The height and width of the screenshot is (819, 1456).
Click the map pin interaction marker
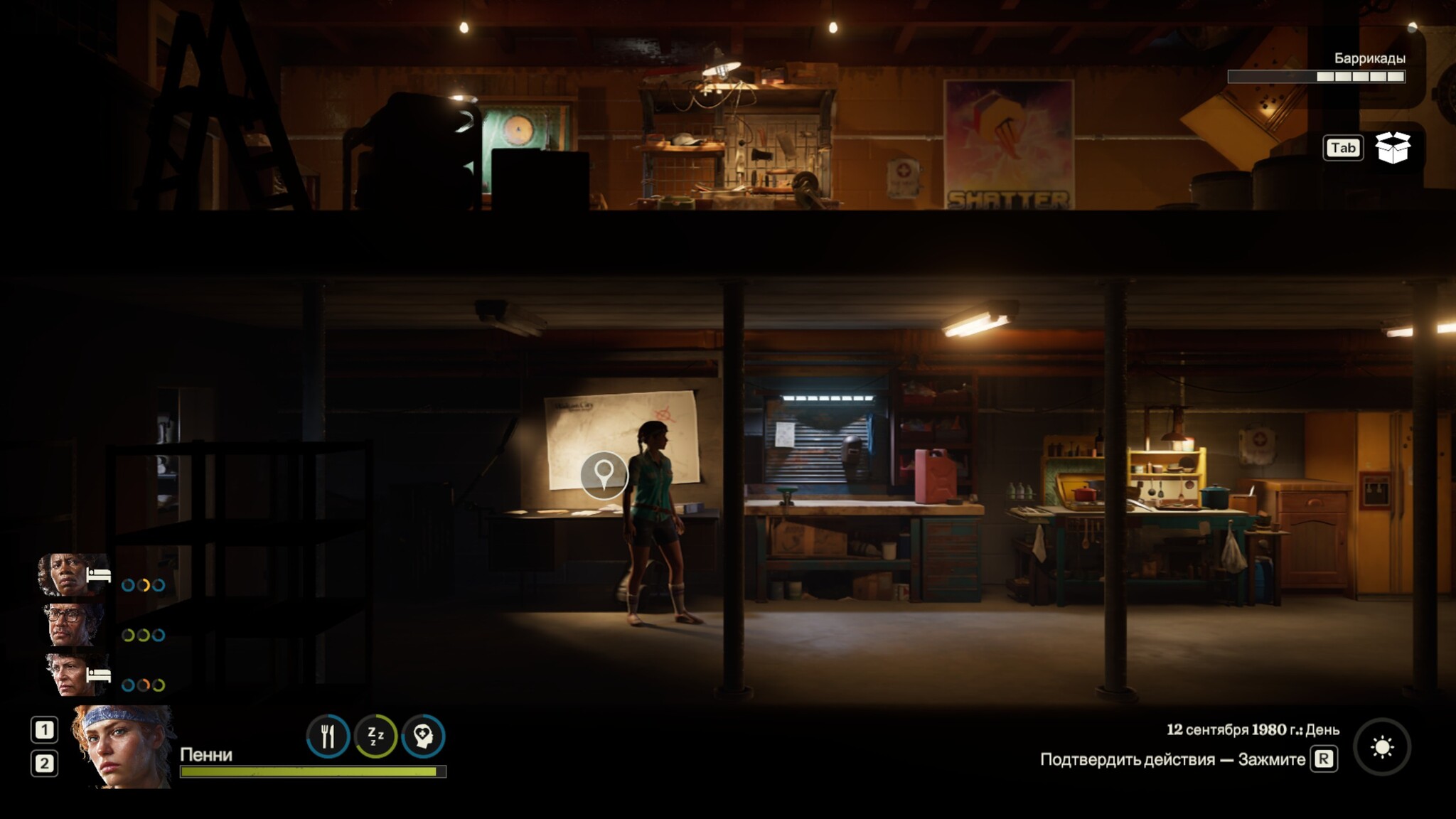[x=604, y=474]
